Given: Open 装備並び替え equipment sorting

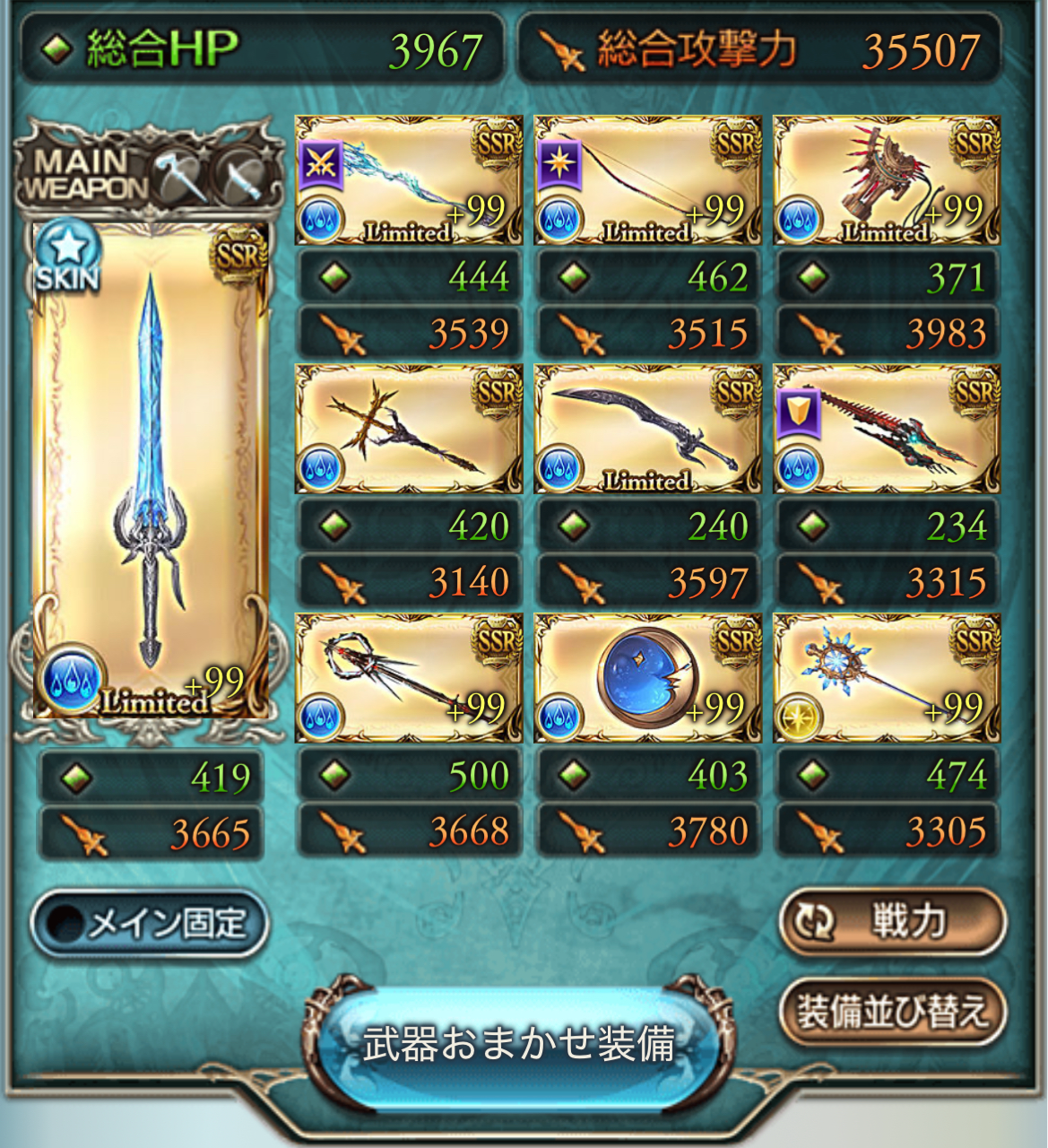Looking at the screenshot, I should [892, 1012].
